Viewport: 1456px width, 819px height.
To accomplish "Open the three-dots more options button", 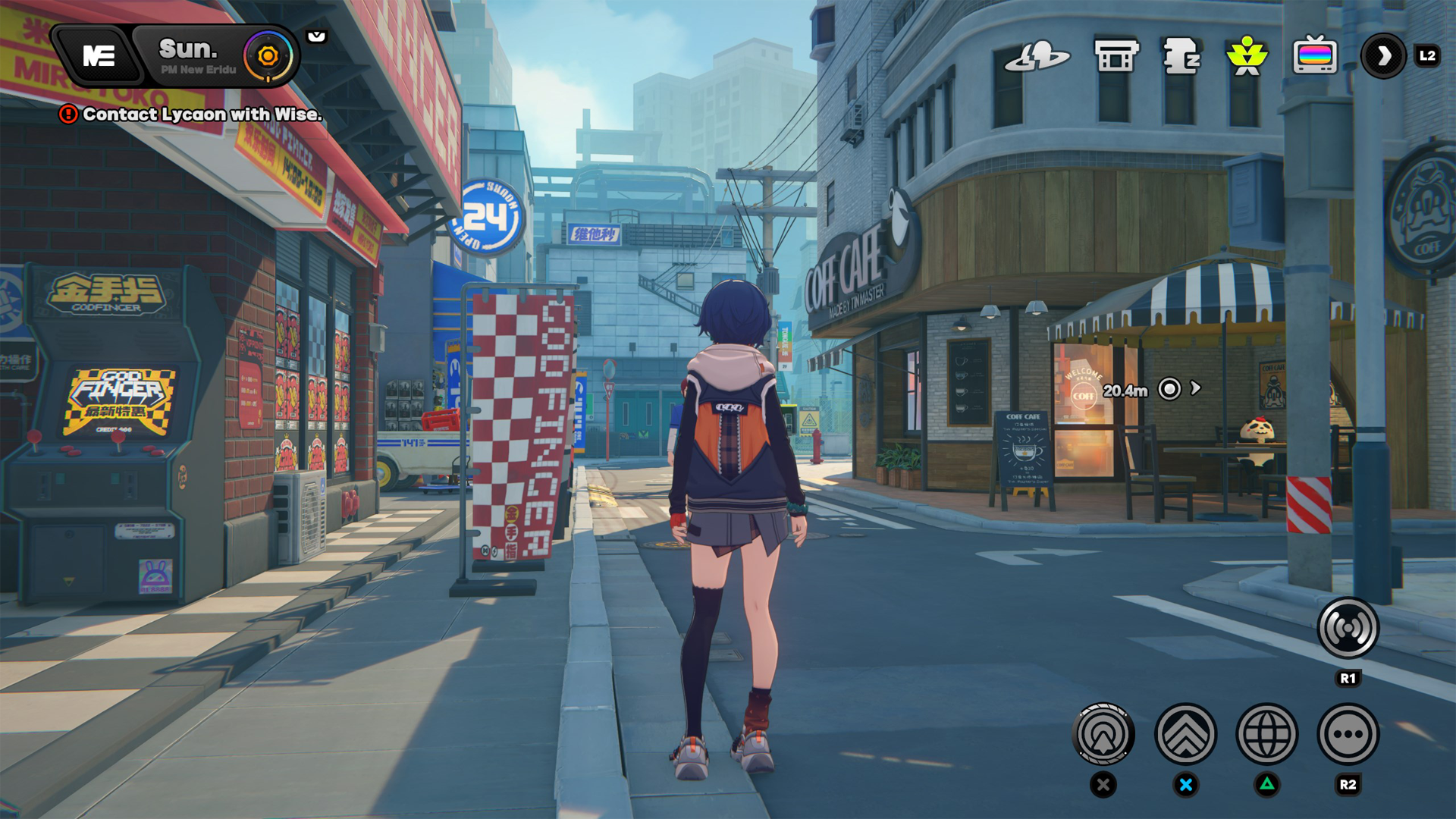I will tap(1348, 734).
